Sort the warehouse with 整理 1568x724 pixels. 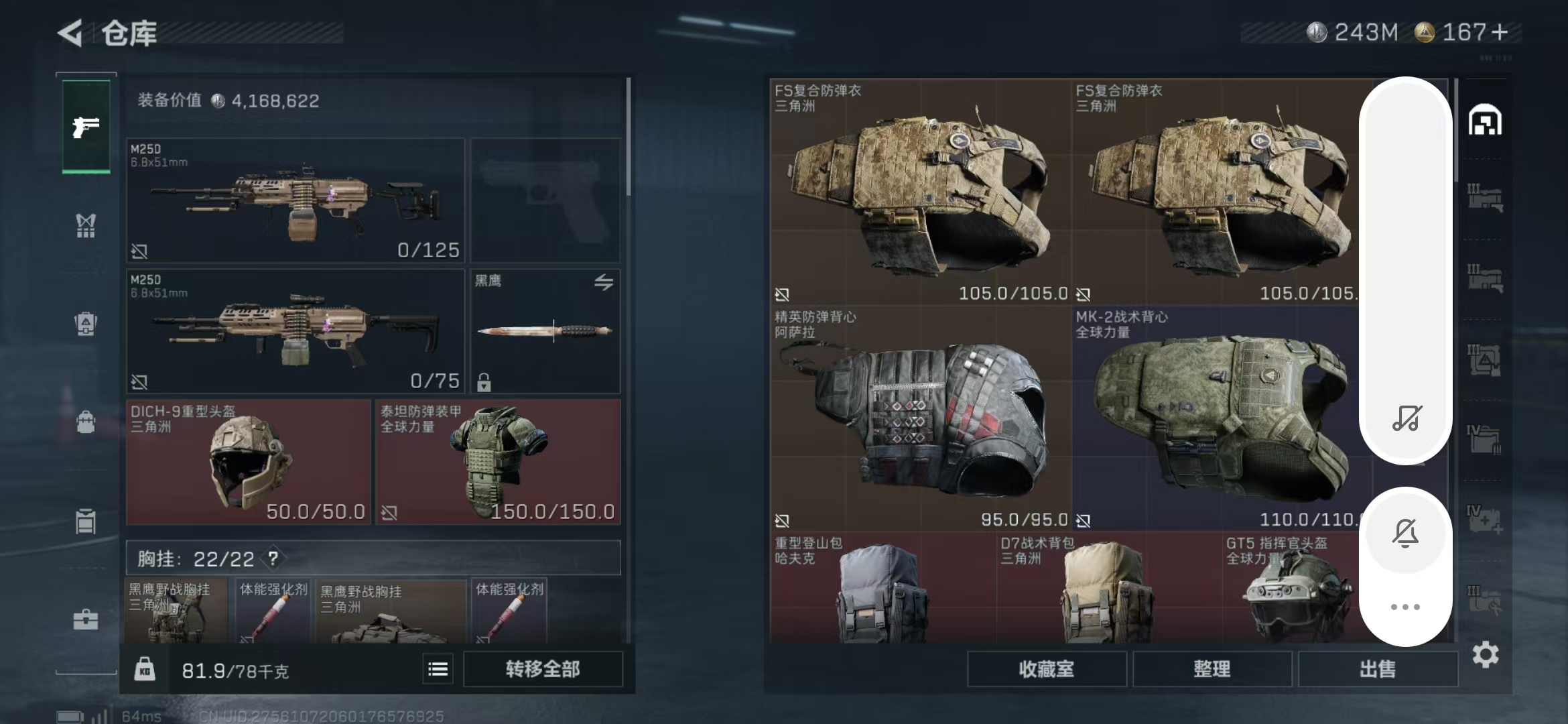(1212, 669)
